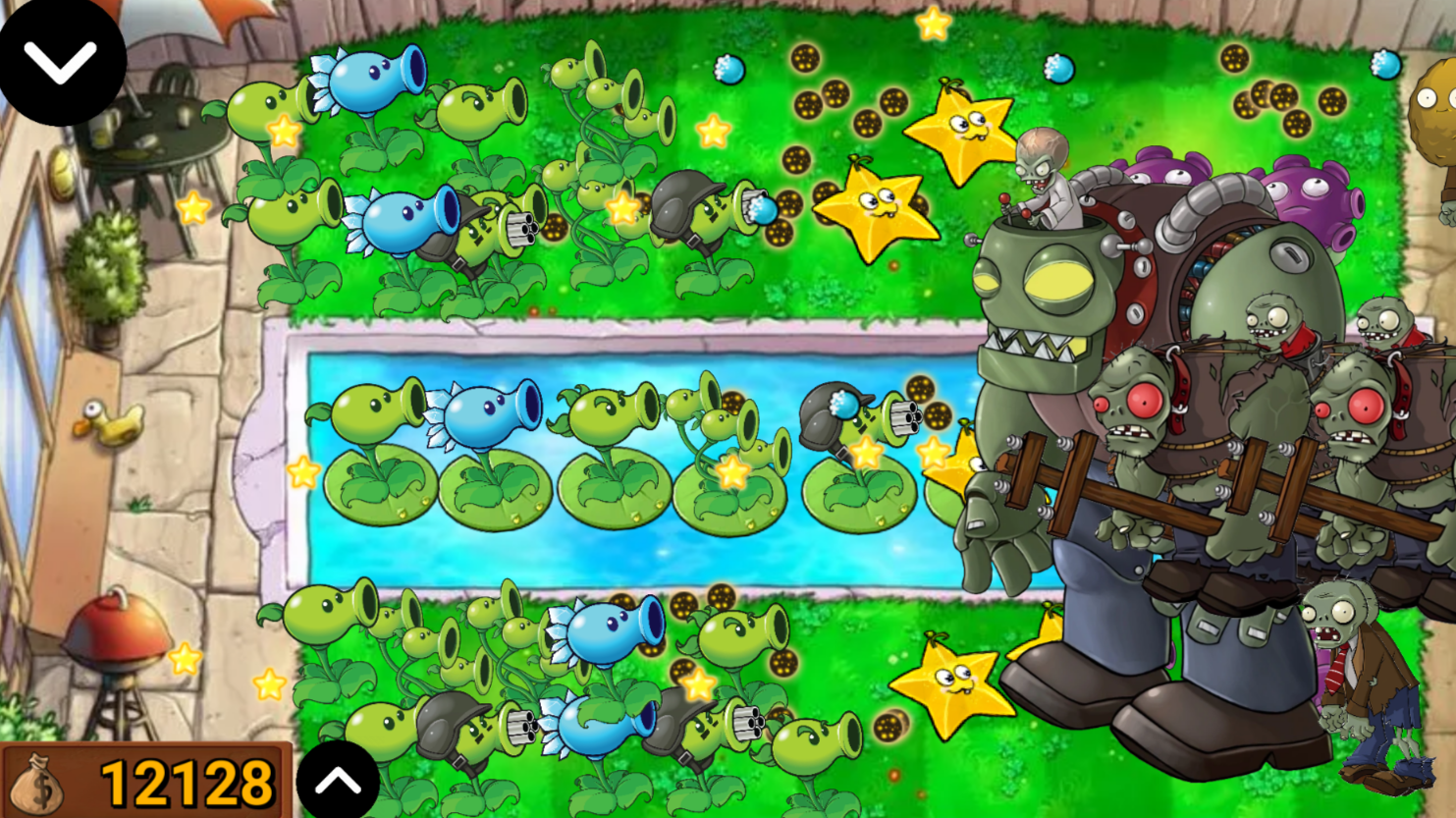Image resolution: width=1456 pixels, height=818 pixels.
Task: Collect the blue snowflake droplet near the top
Action: (x=727, y=69)
